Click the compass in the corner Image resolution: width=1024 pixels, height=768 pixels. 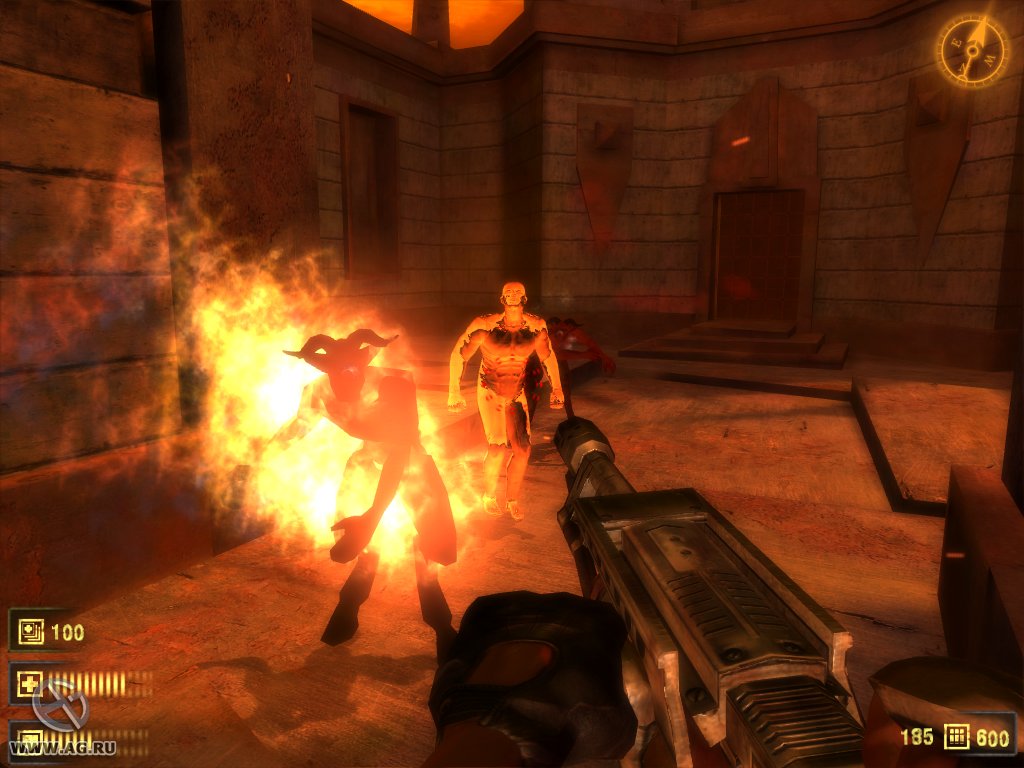[972, 50]
